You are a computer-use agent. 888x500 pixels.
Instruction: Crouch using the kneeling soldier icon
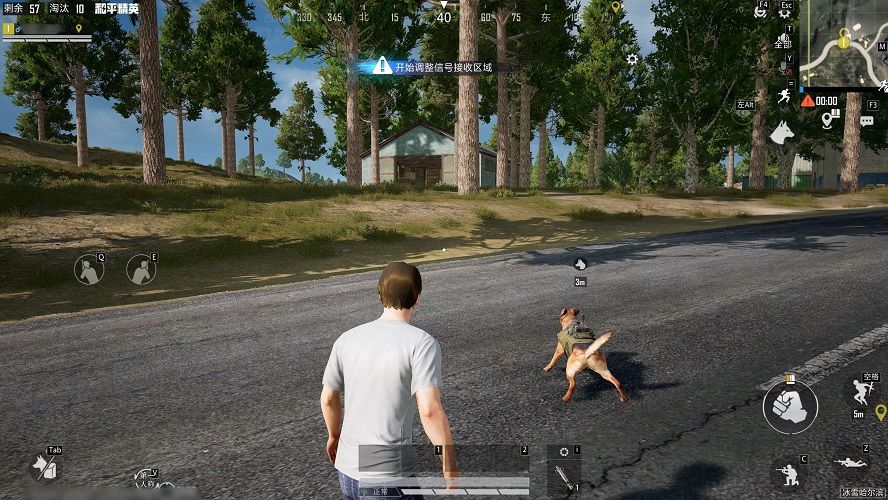coord(786,472)
